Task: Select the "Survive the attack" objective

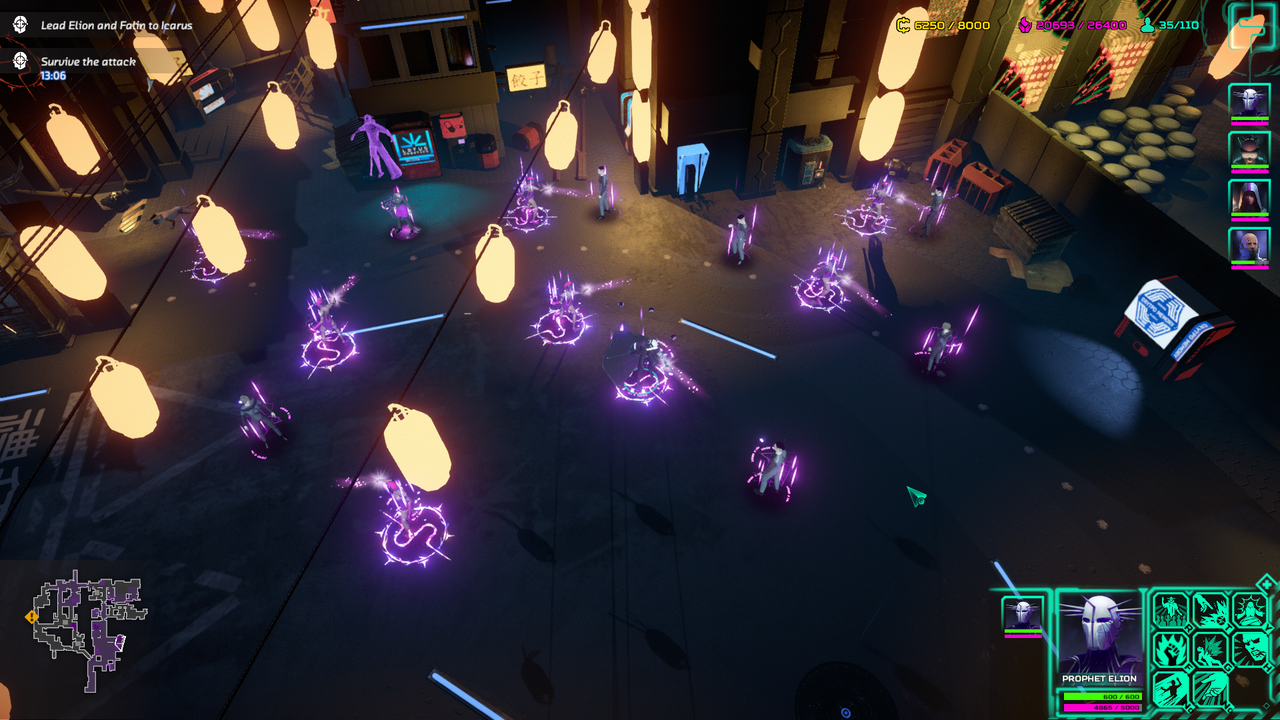Action: point(88,62)
